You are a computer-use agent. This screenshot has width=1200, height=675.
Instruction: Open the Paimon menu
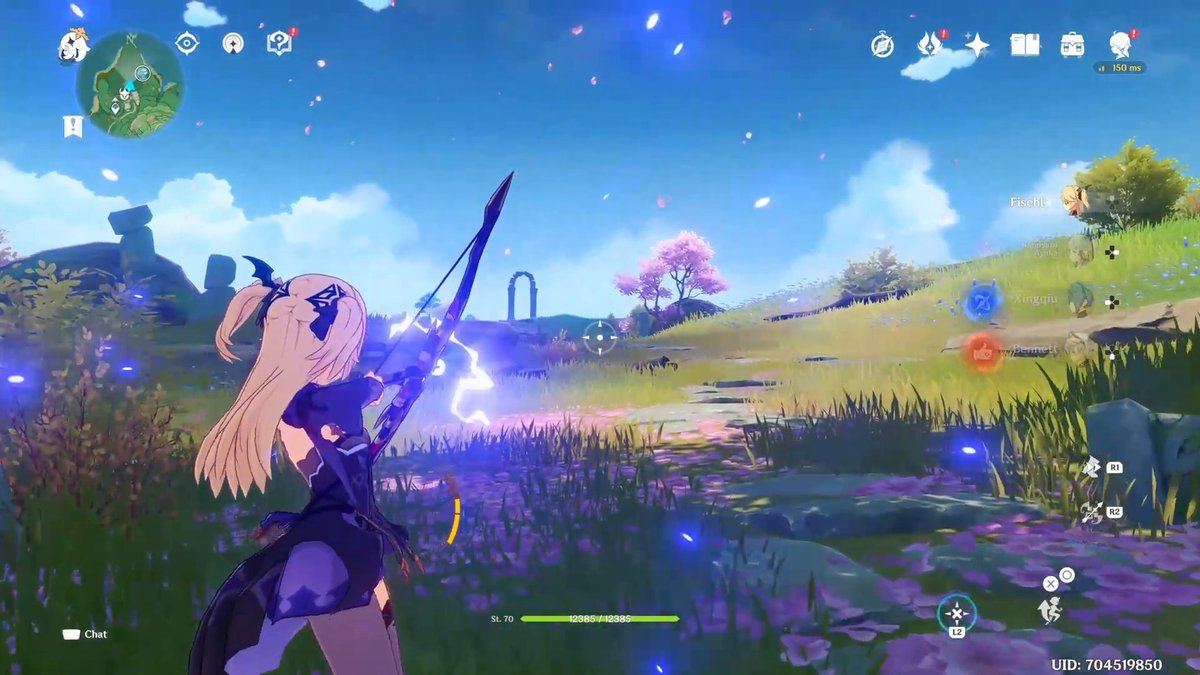tap(74, 44)
